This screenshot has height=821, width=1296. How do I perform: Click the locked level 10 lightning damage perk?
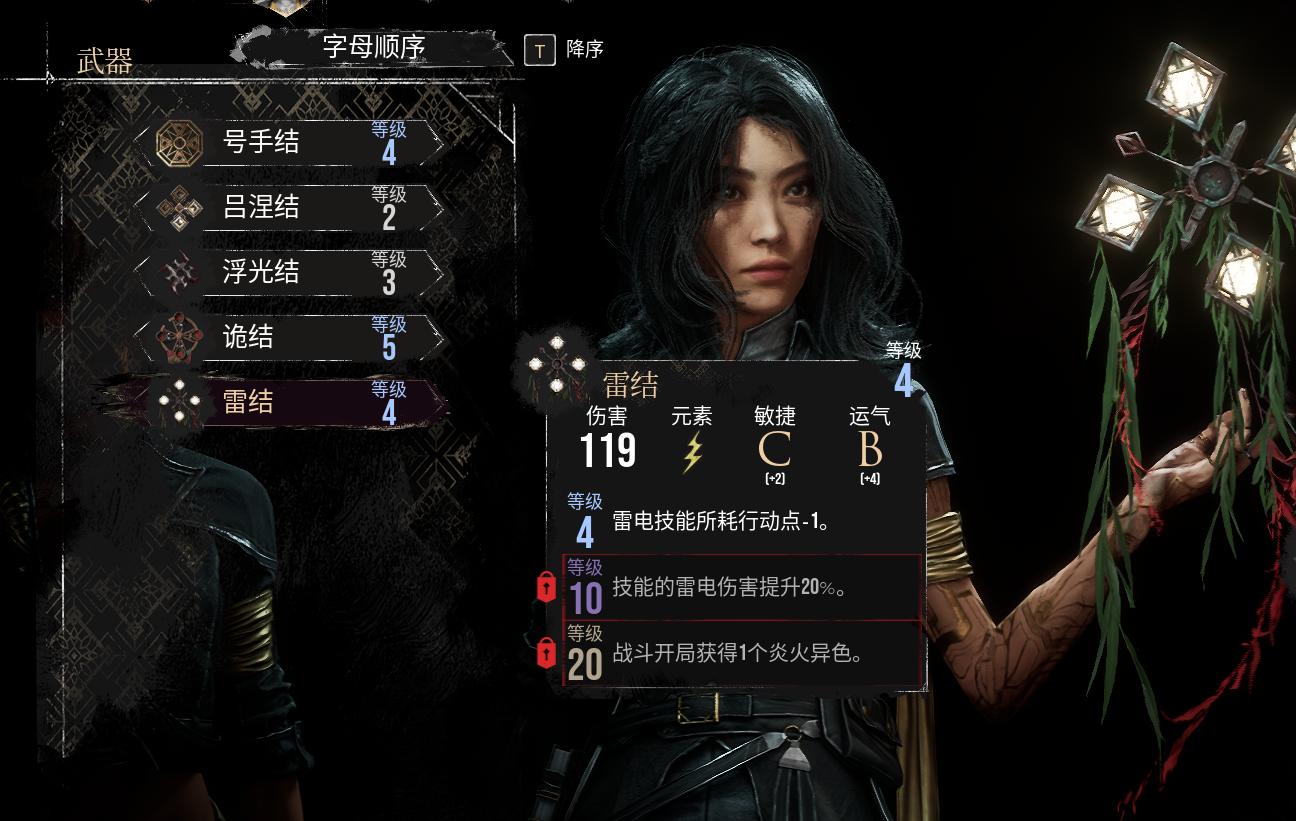point(740,588)
